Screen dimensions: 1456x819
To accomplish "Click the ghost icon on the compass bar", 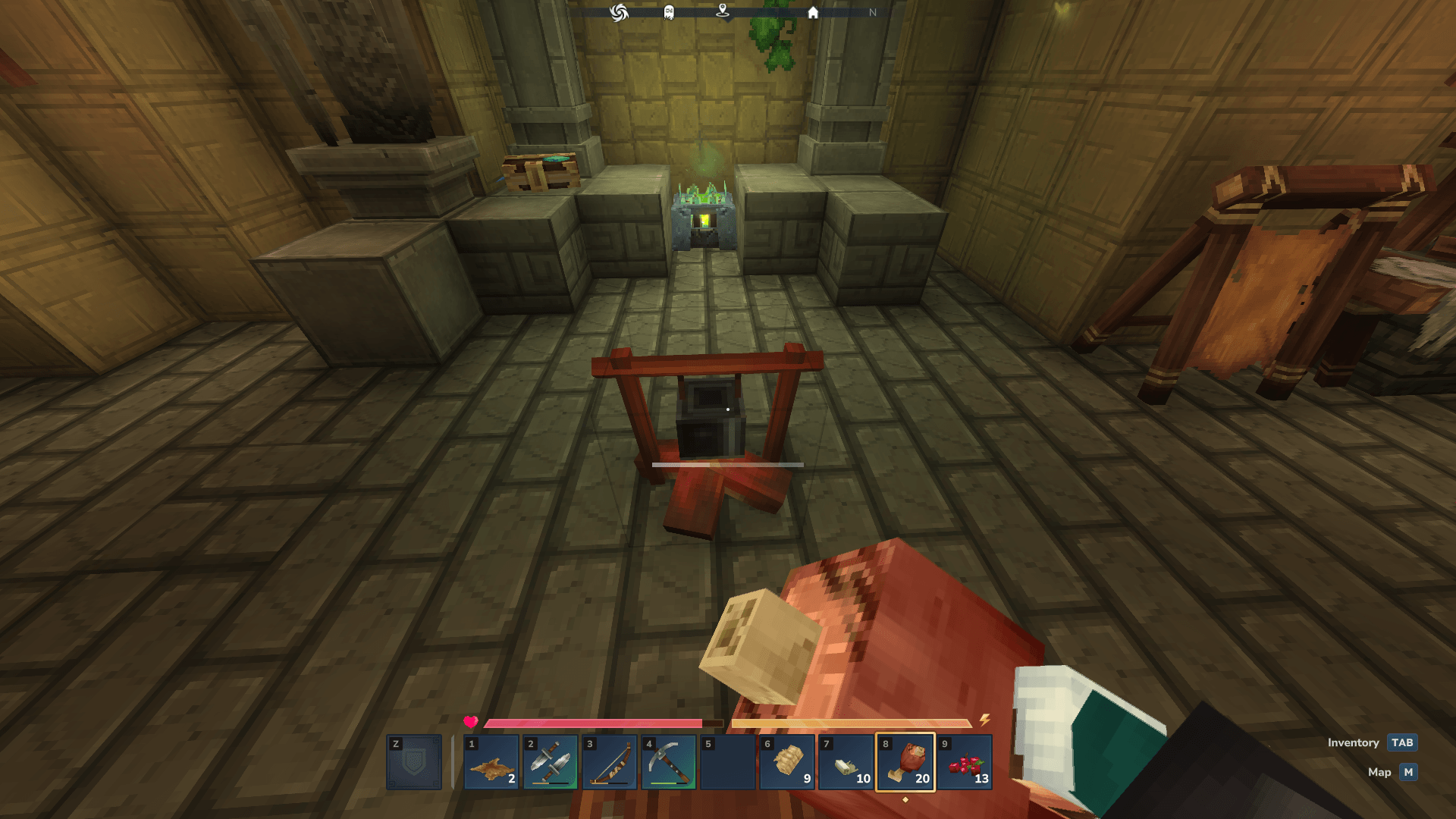I will (668, 13).
